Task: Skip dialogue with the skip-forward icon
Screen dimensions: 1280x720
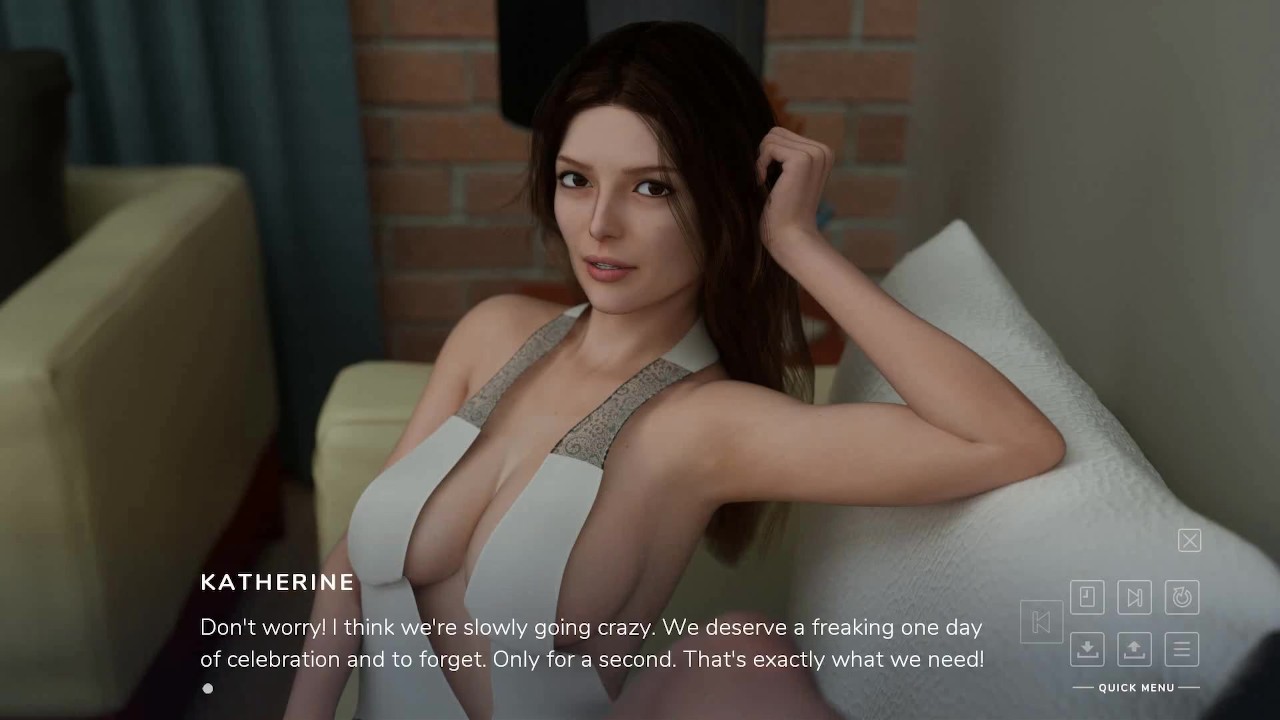Action: click(x=1134, y=597)
